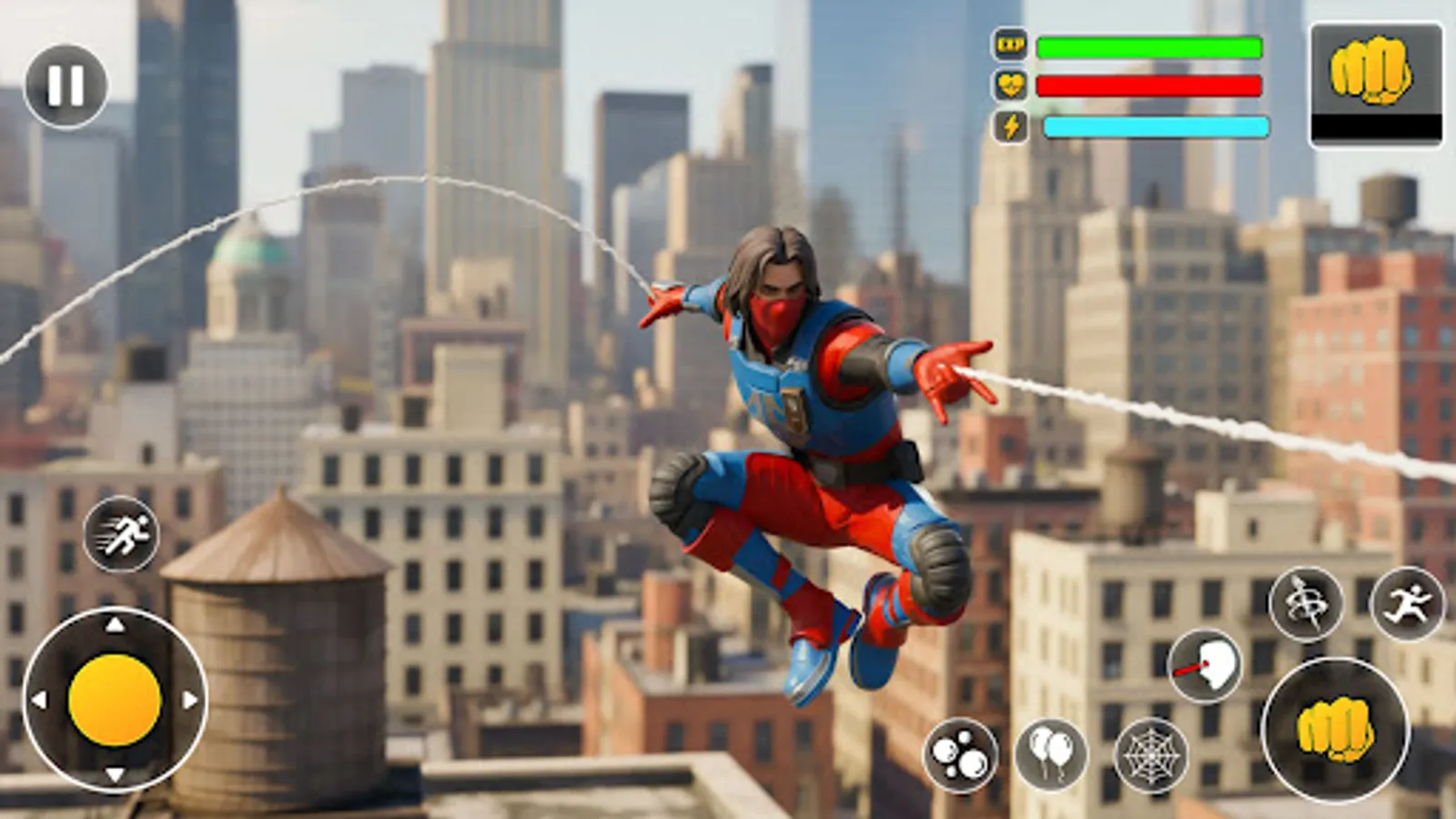Tap the heart health icon
The image size is (1456, 819).
tap(1012, 85)
